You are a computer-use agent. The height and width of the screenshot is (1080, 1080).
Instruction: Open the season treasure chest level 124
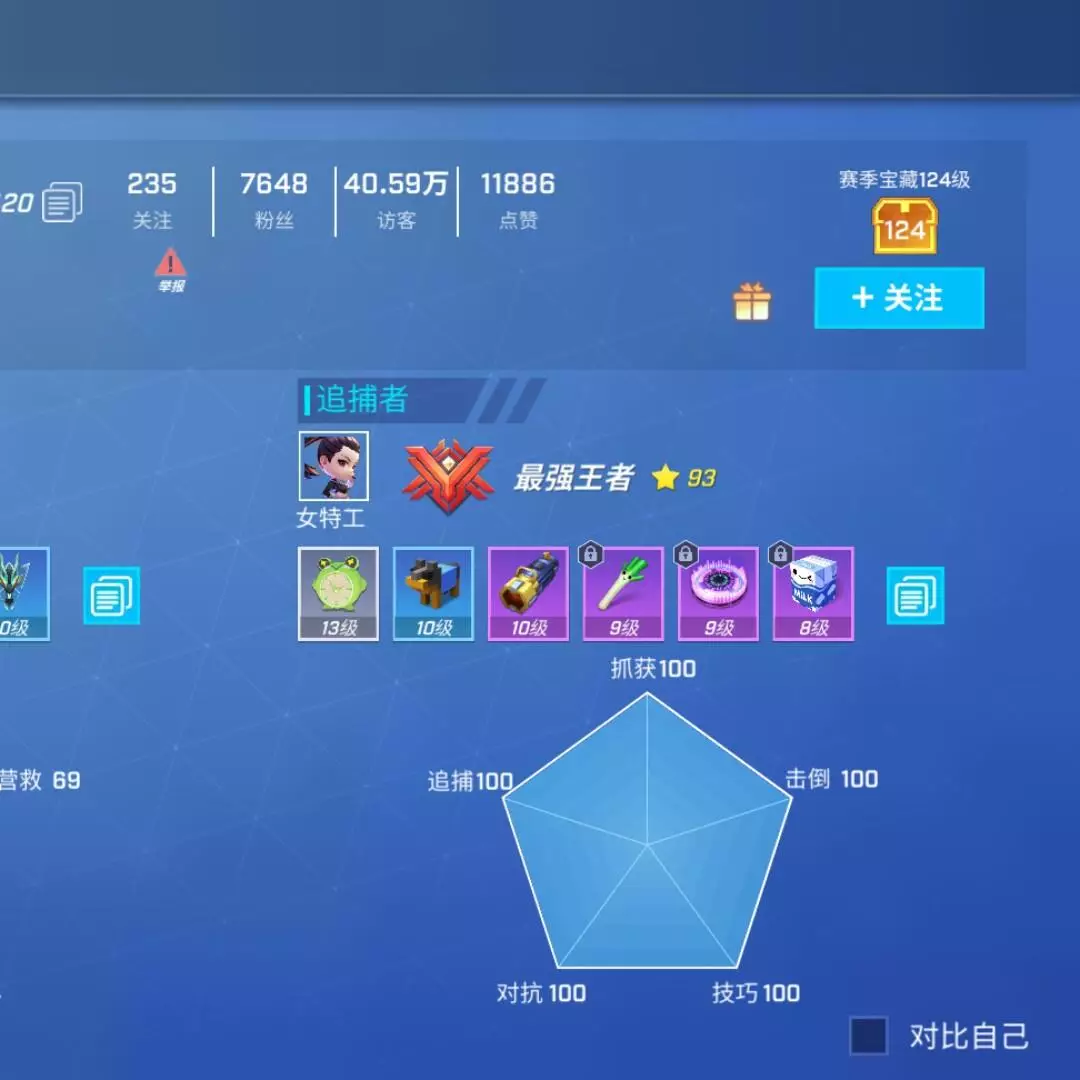coord(904,226)
